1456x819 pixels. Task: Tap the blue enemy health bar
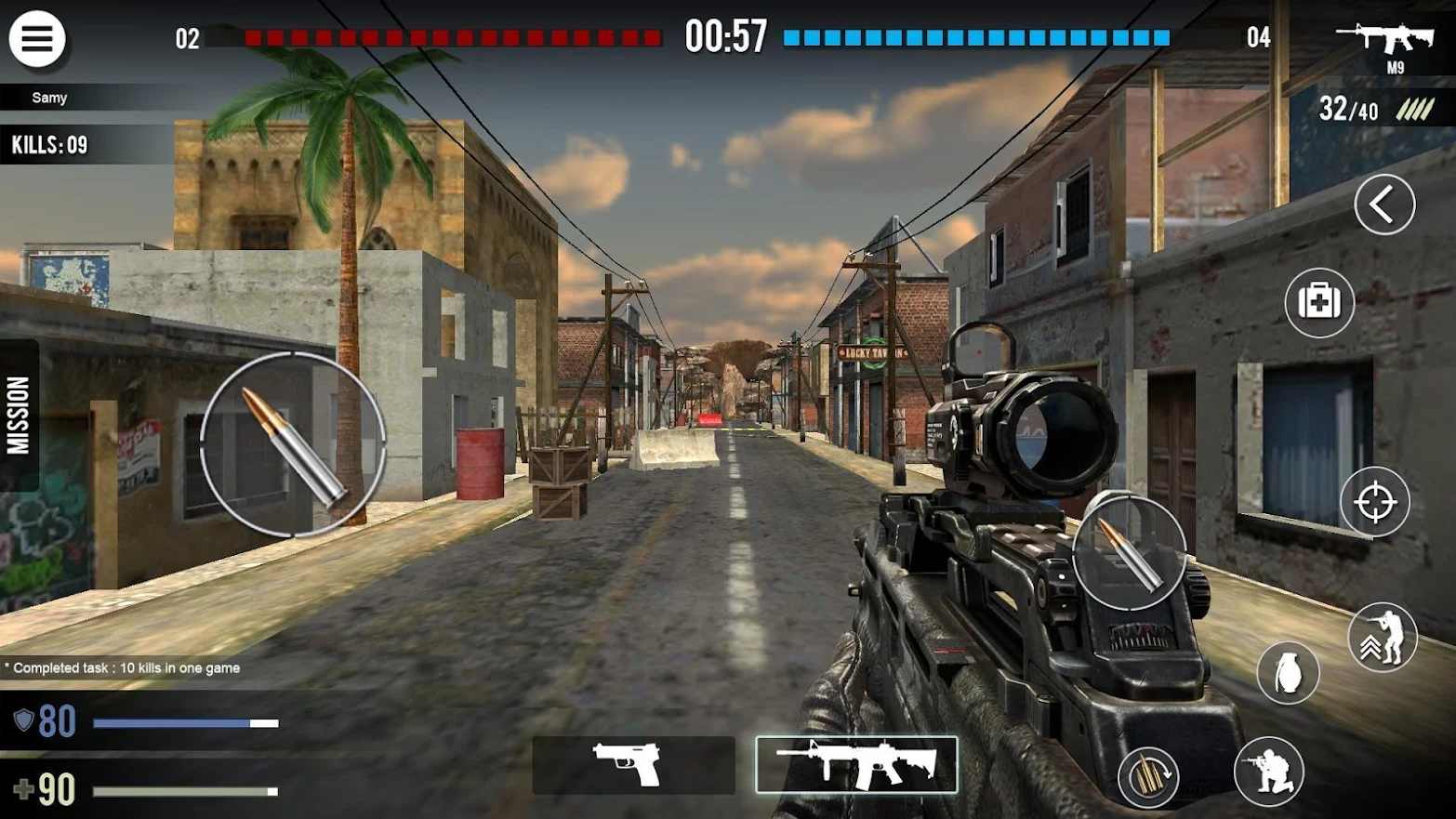(976, 38)
